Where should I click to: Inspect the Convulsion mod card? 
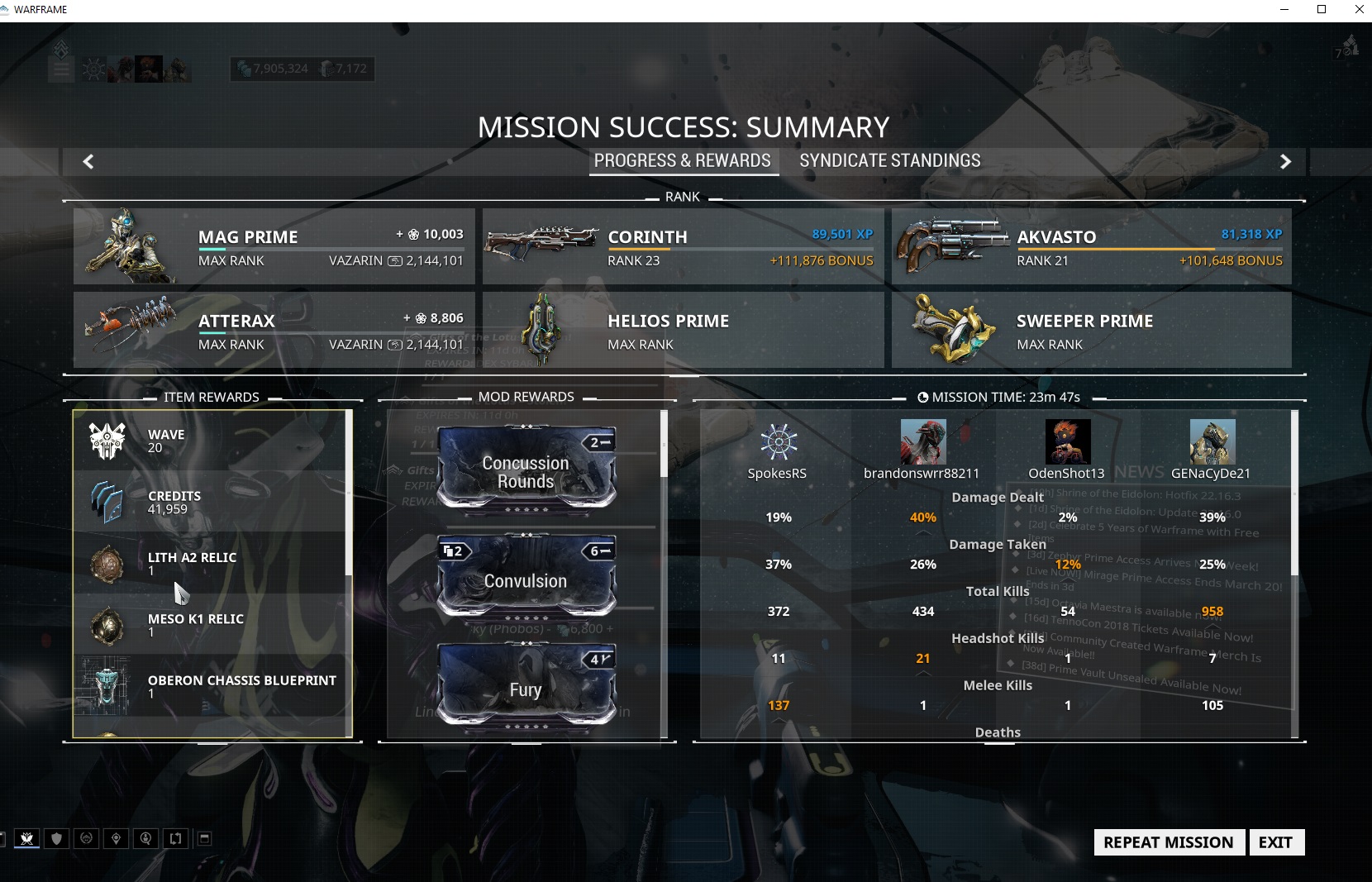coord(526,577)
